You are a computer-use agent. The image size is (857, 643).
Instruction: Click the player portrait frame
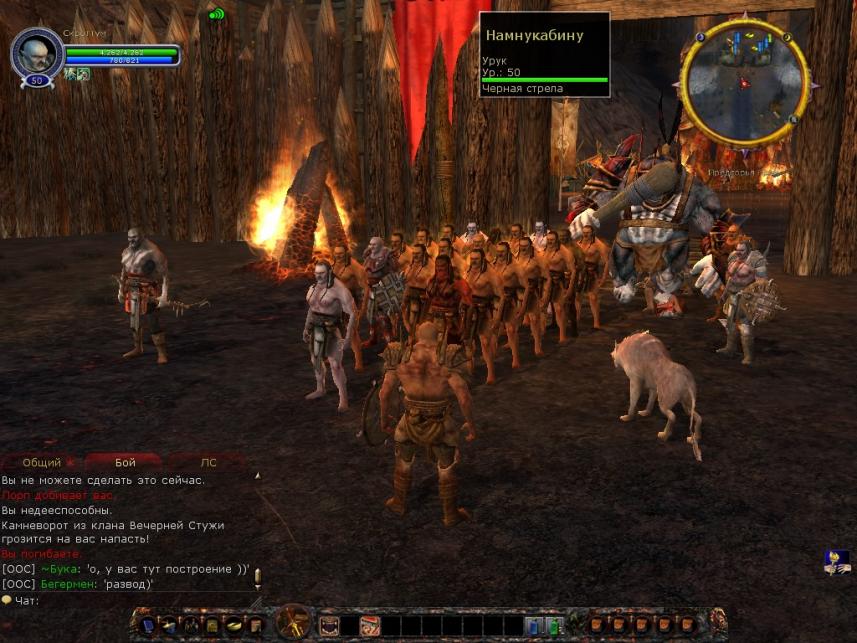pyautogui.click(x=37, y=52)
